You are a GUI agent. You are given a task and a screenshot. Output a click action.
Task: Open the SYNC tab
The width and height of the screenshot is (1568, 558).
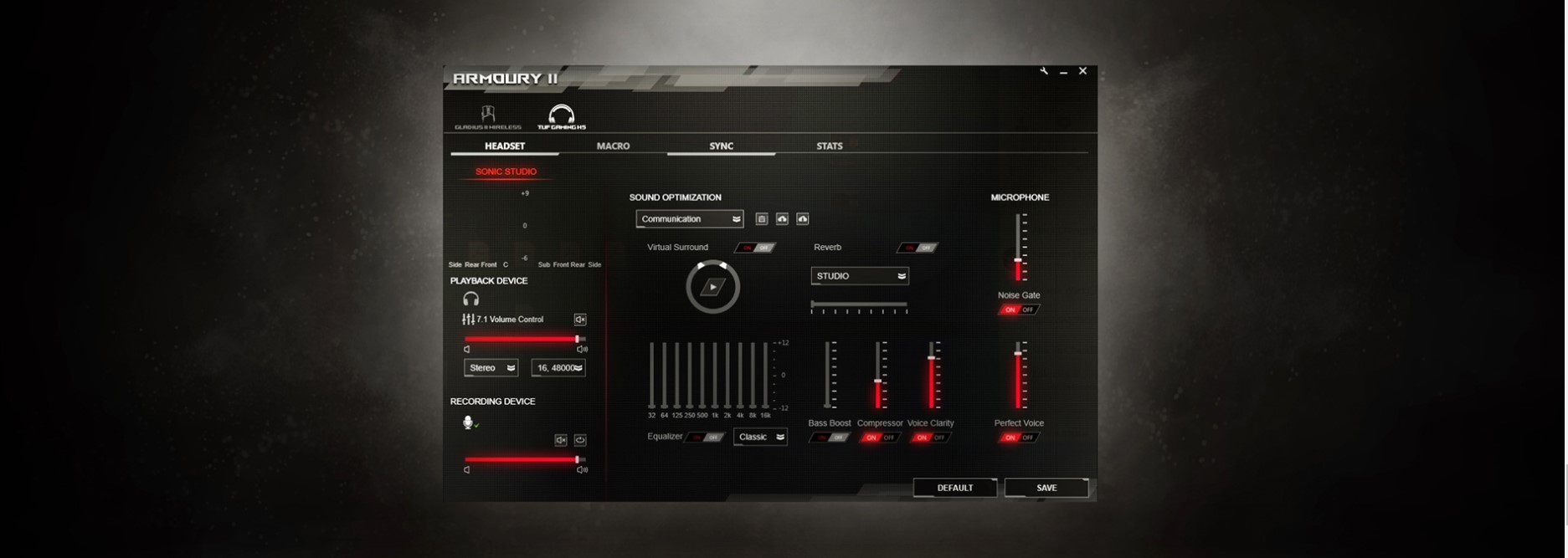coord(721,146)
